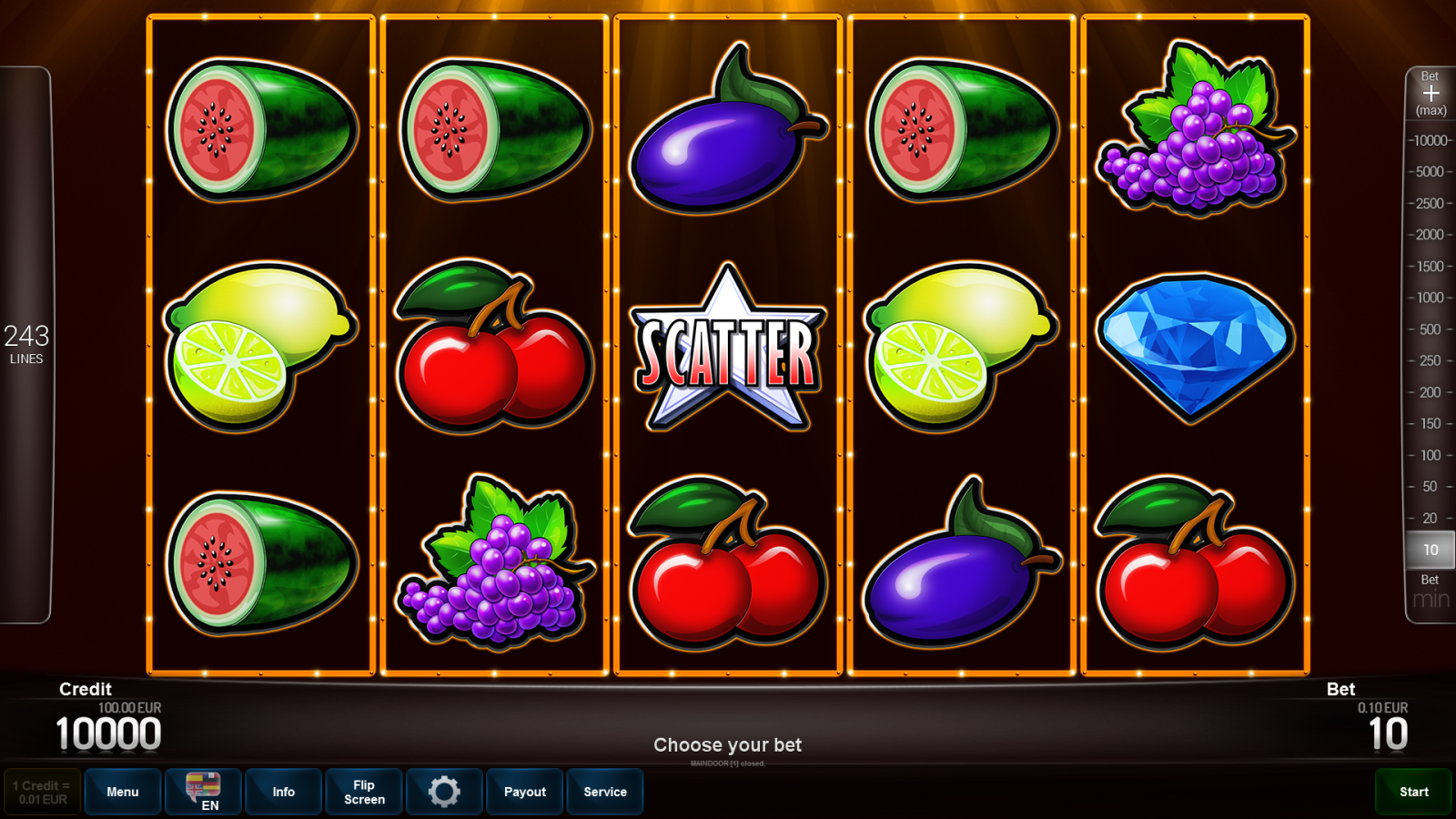Click the Choose your bet message
The height and width of the screenshot is (819, 1456).
pyautogui.click(x=727, y=744)
